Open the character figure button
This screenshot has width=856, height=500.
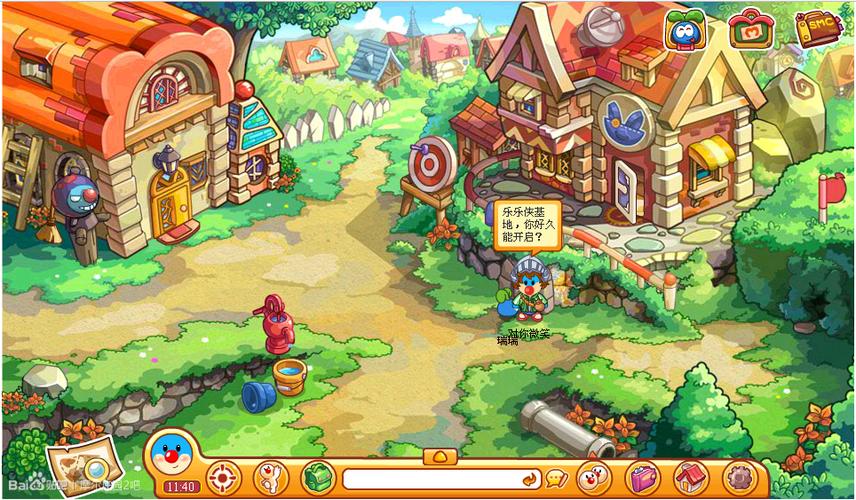[270, 477]
